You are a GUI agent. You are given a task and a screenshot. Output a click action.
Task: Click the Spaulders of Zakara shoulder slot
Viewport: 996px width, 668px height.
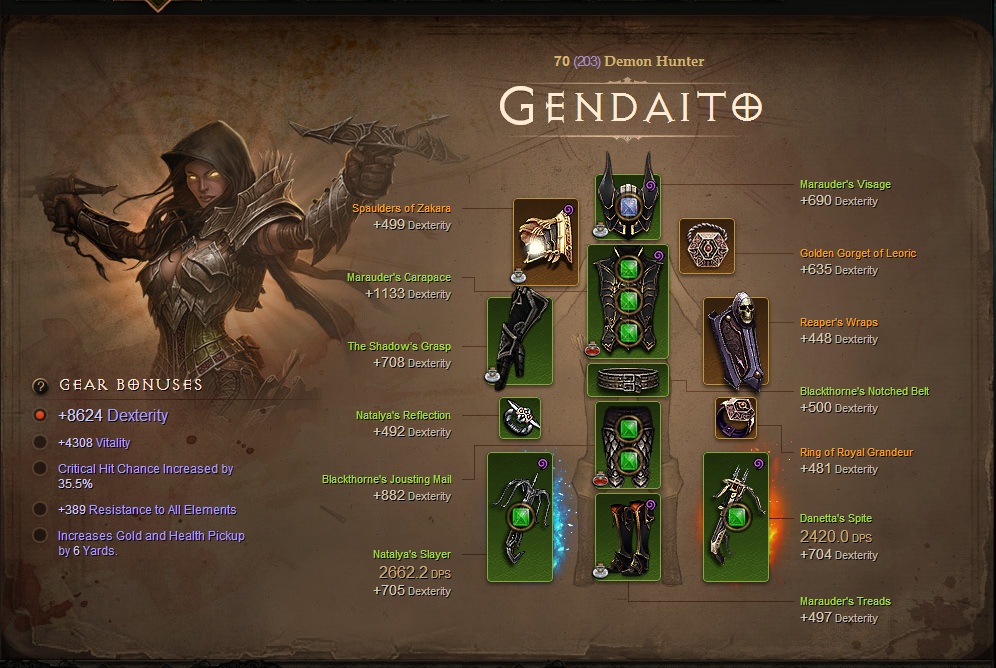(x=545, y=242)
